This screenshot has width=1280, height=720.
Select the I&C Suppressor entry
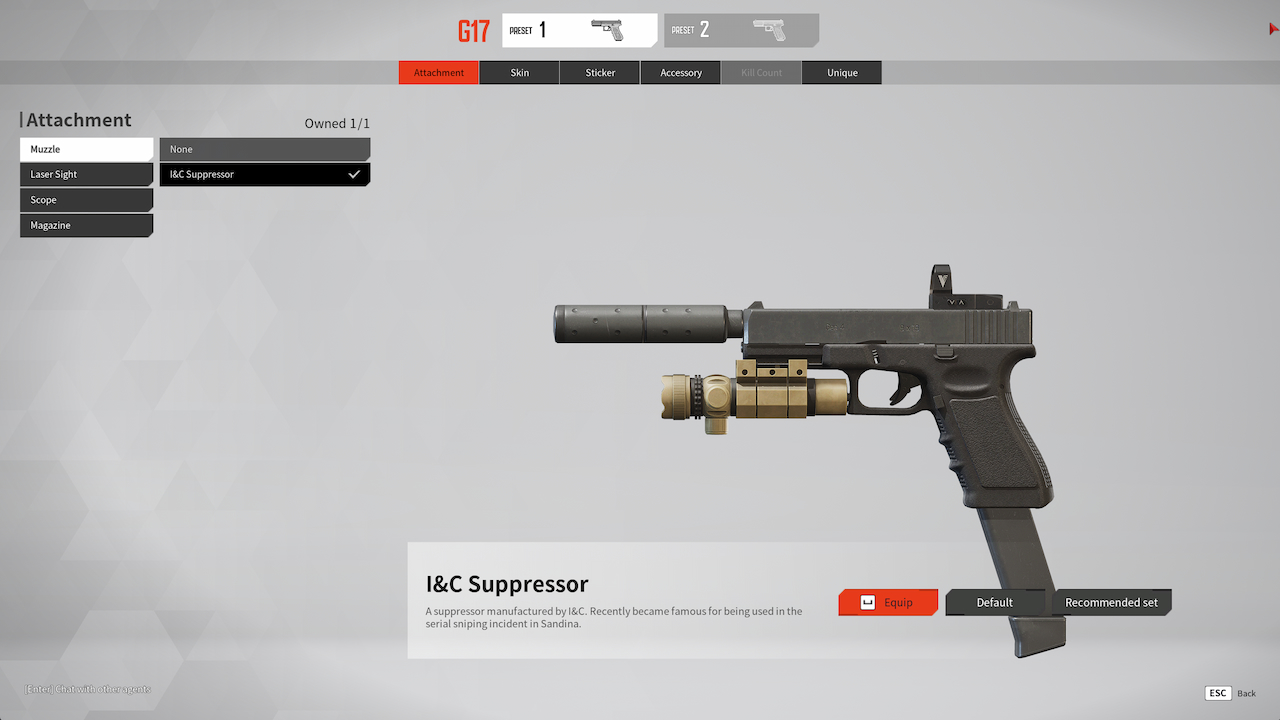[x=264, y=174]
